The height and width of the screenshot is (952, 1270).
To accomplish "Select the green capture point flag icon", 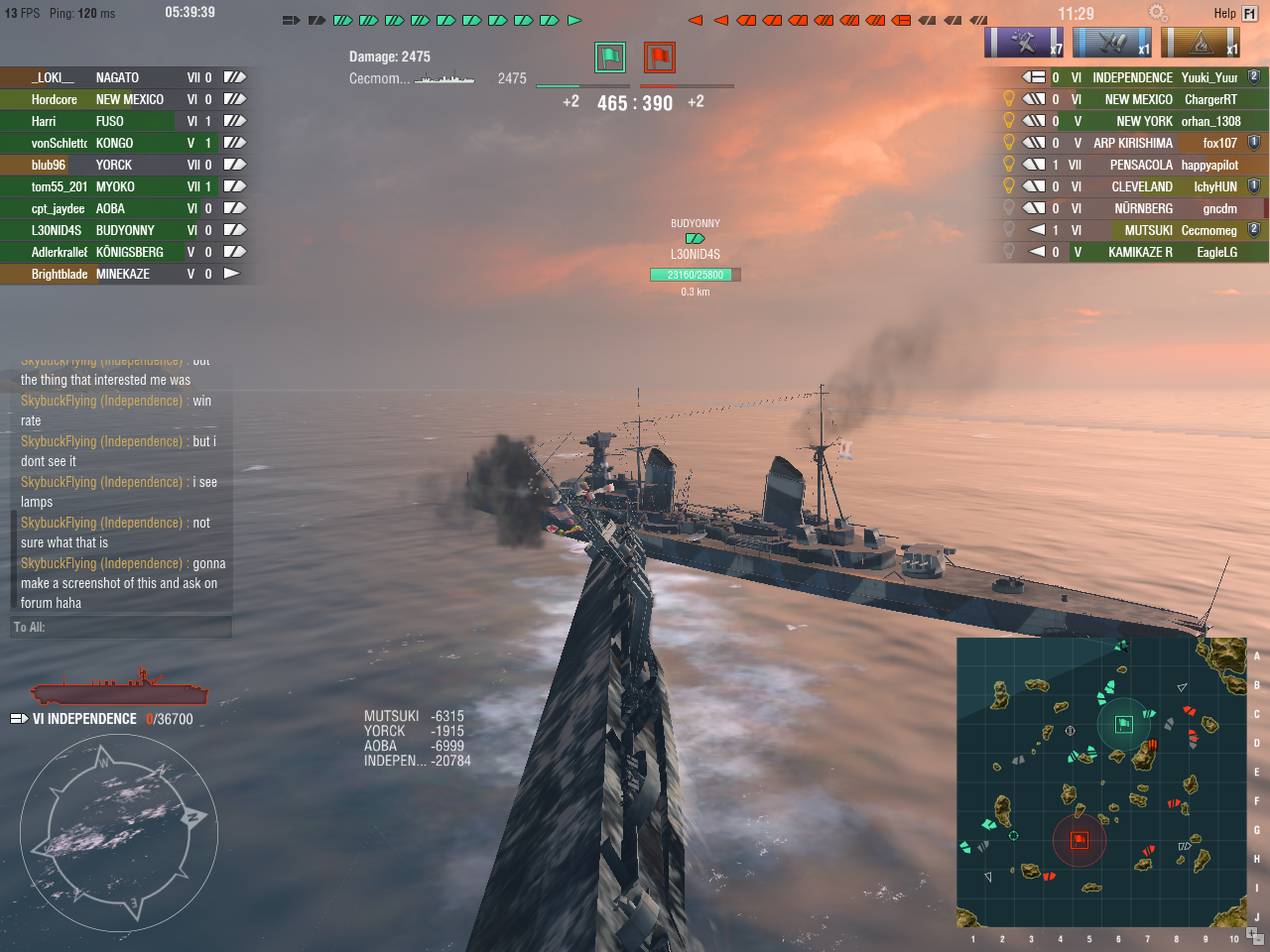I will click(610, 58).
